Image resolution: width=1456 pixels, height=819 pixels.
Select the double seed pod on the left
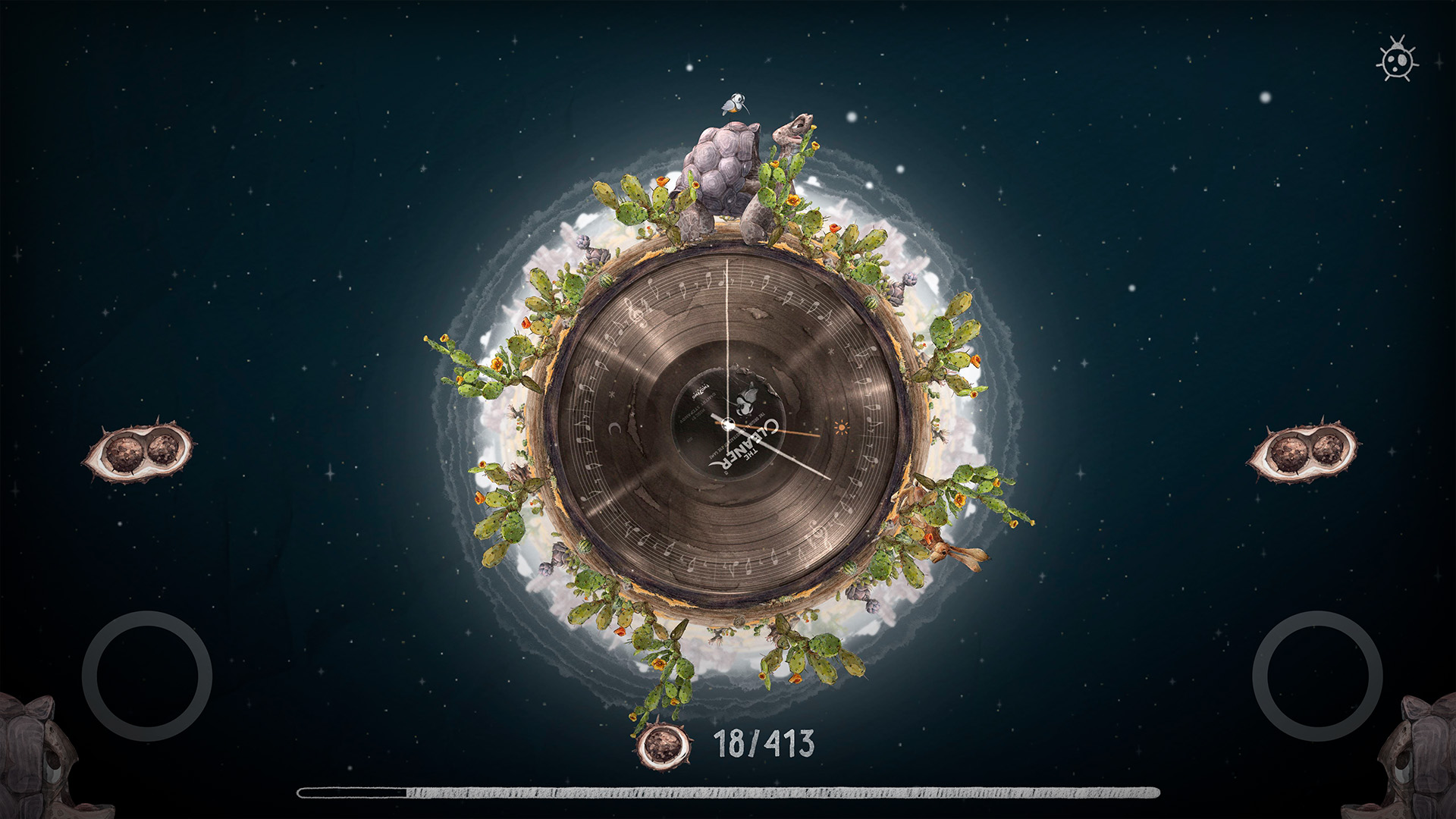[139, 451]
